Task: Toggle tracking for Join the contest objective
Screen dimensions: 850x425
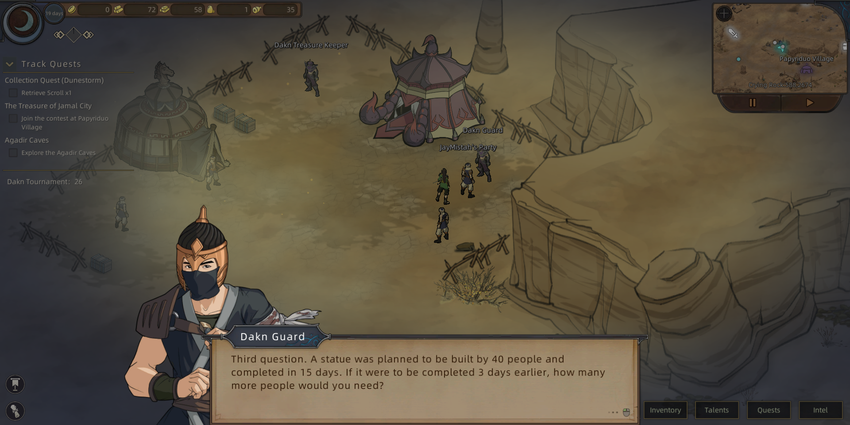Action: (13, 118)
